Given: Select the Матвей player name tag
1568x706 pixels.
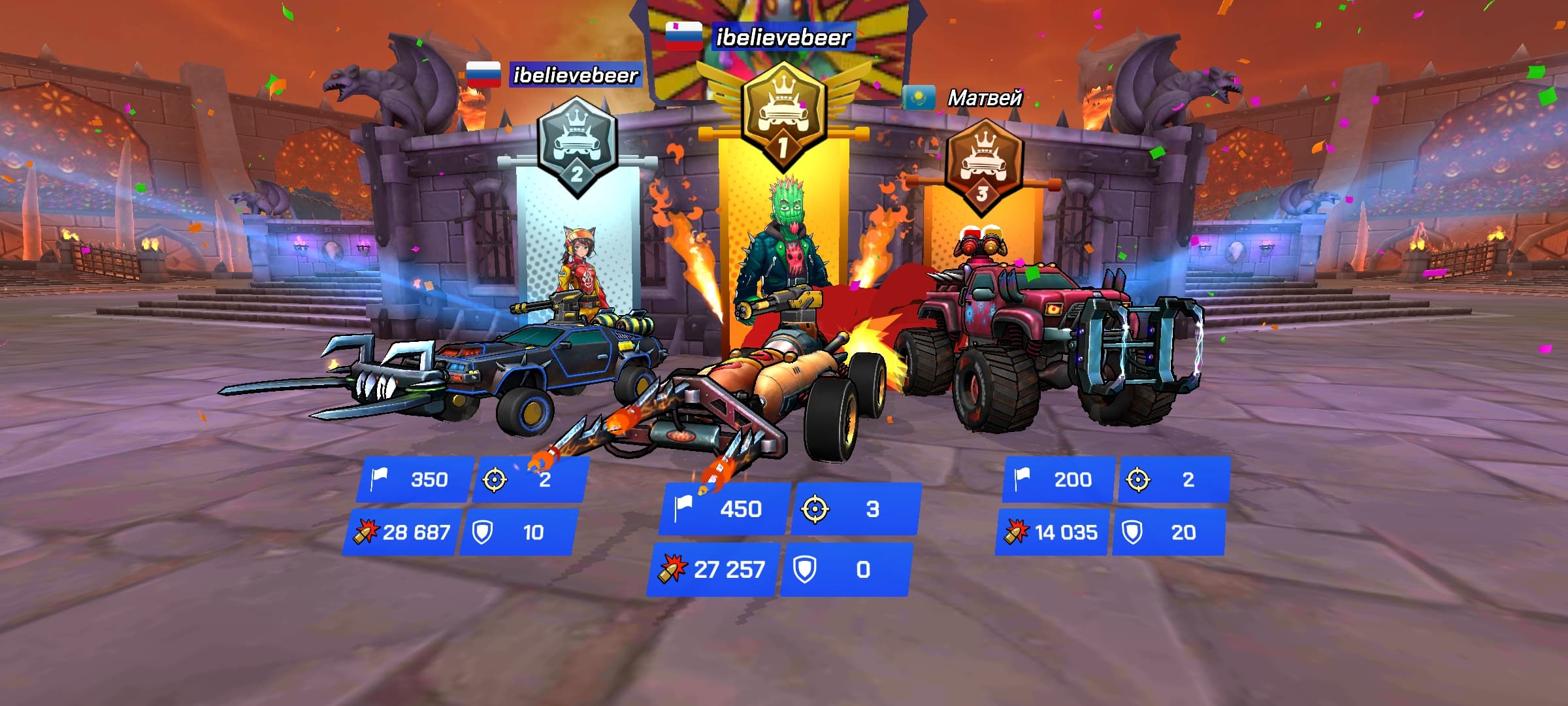Looking at the screenshot, I should [984, 98].
